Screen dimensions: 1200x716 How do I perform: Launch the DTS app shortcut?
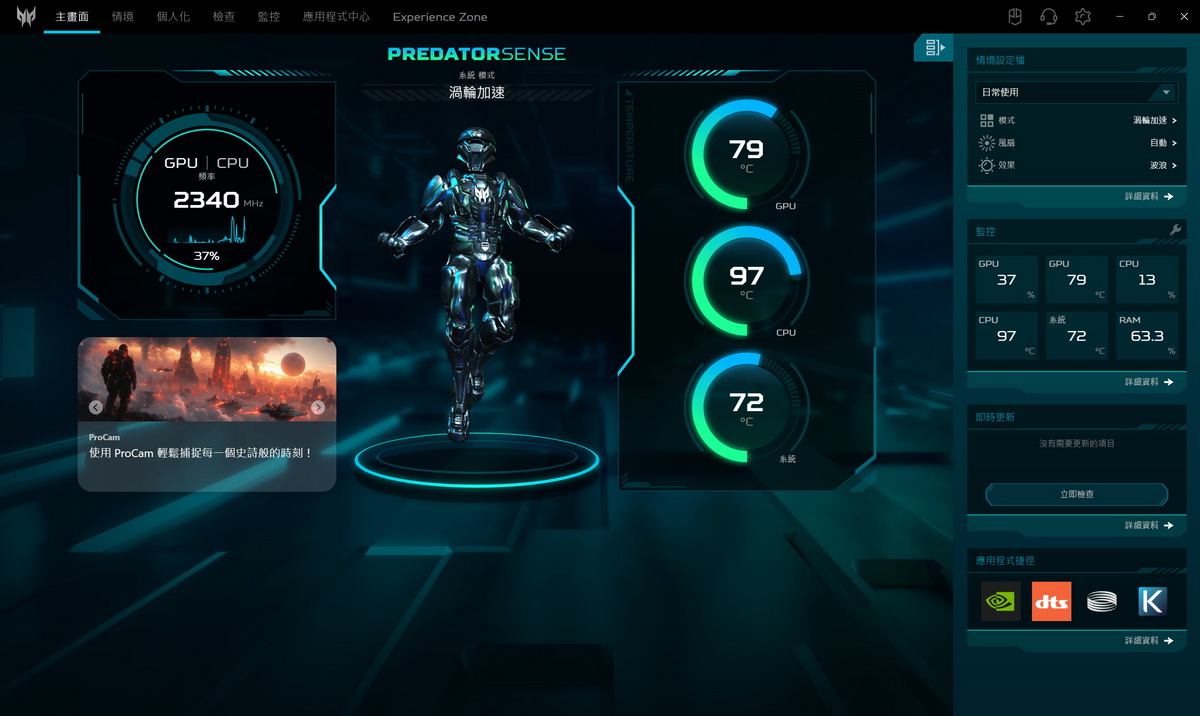tap(1051, 601)
